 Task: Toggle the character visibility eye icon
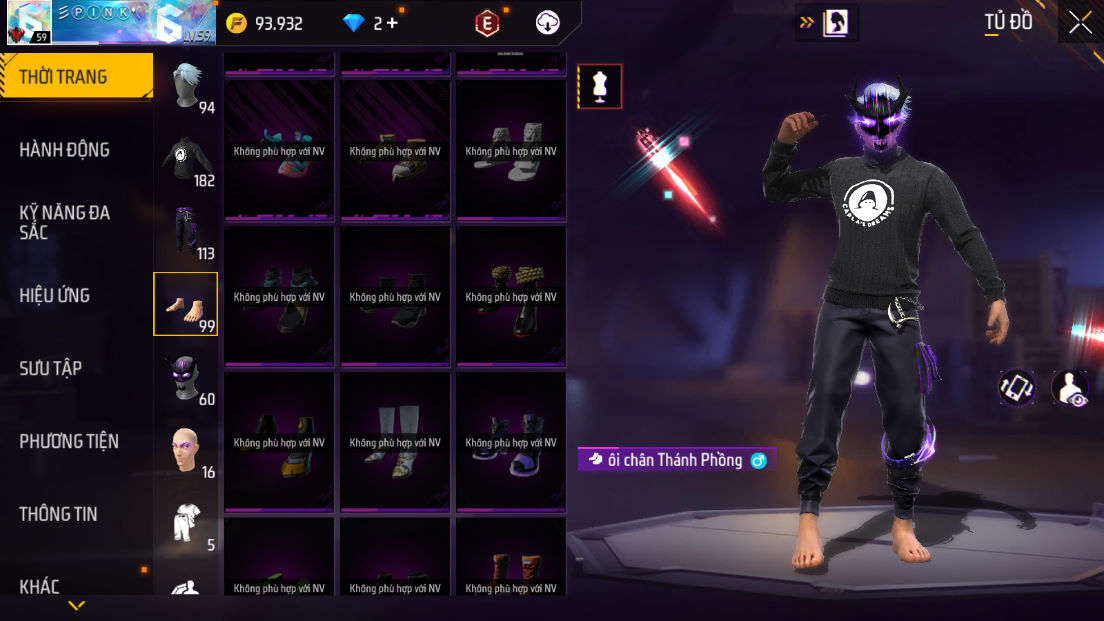point(1070,388)
